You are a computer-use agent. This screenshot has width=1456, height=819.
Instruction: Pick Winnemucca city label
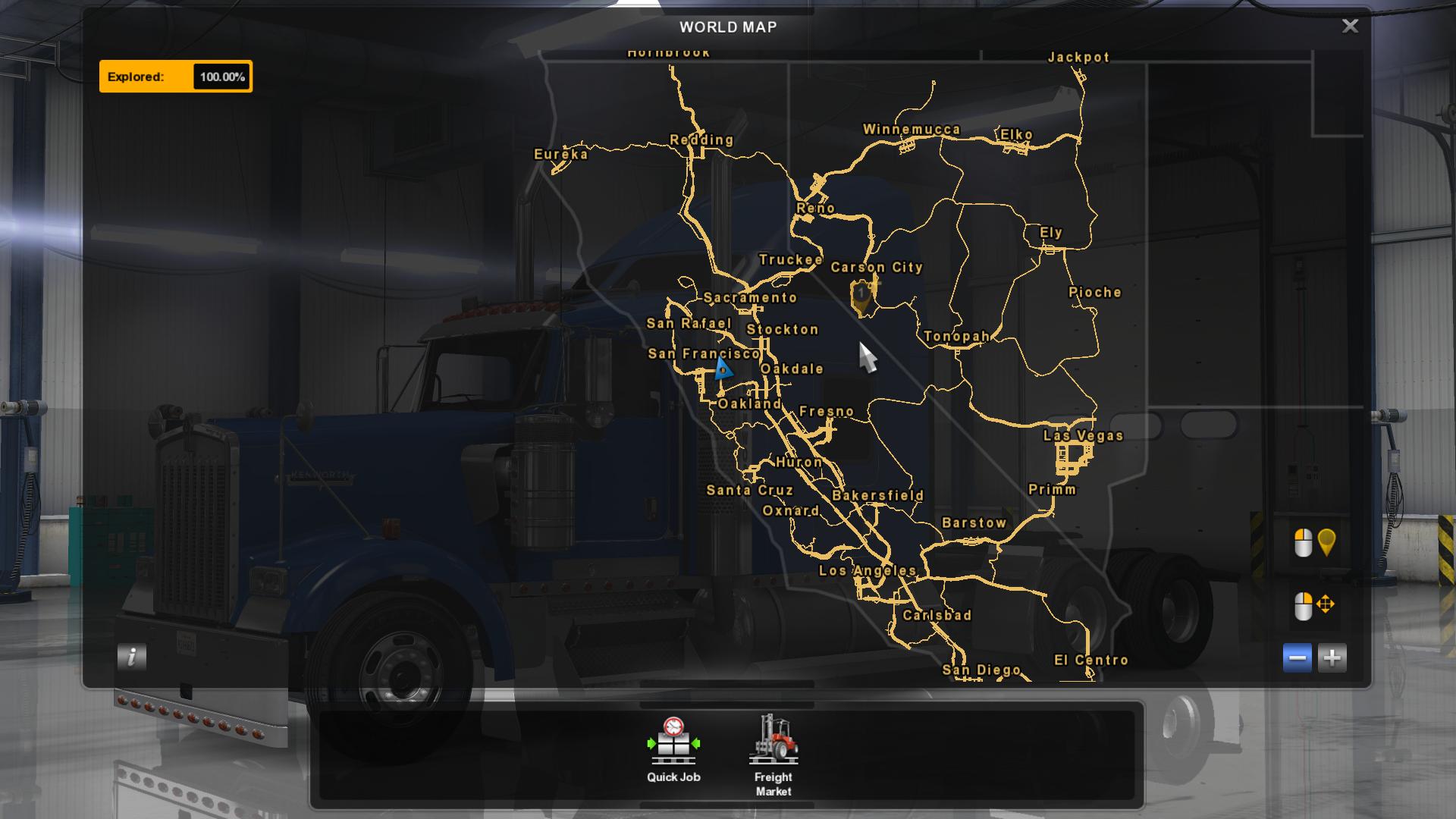(912, 130)
